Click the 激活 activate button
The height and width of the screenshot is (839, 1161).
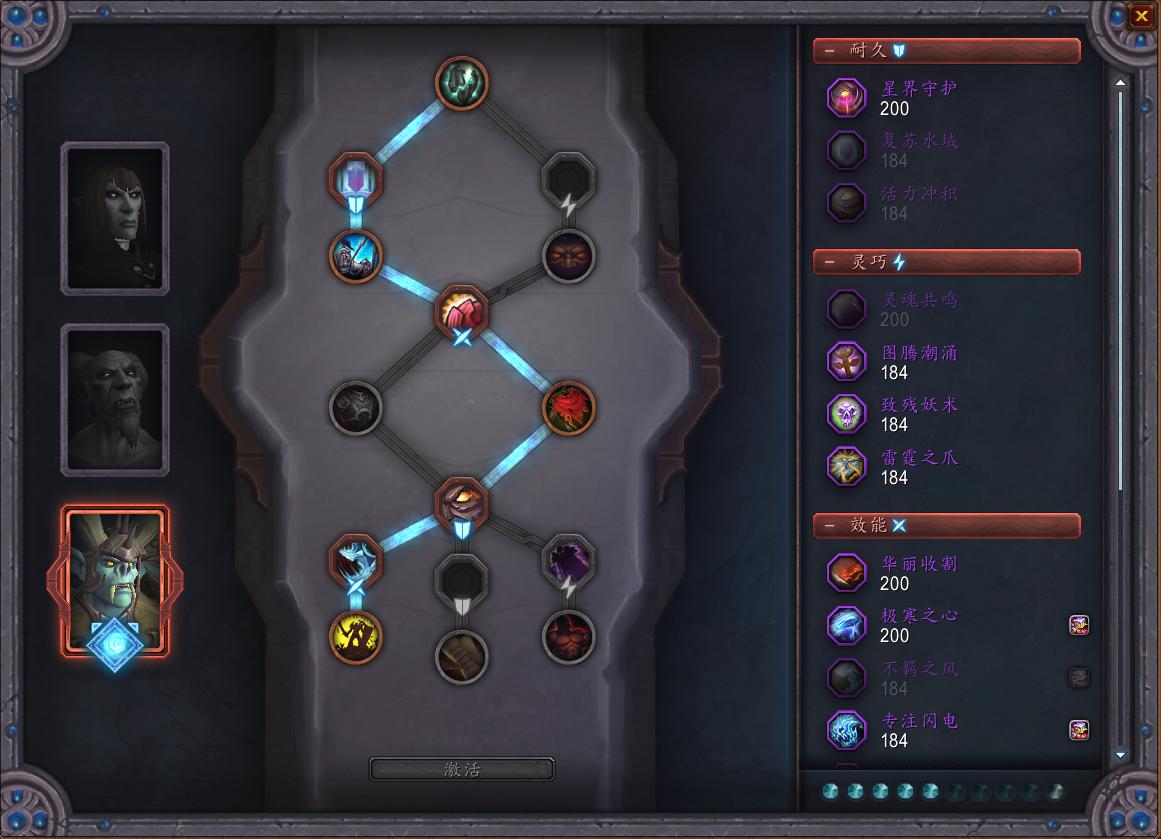pyautogui.click(x=462, y=769)
